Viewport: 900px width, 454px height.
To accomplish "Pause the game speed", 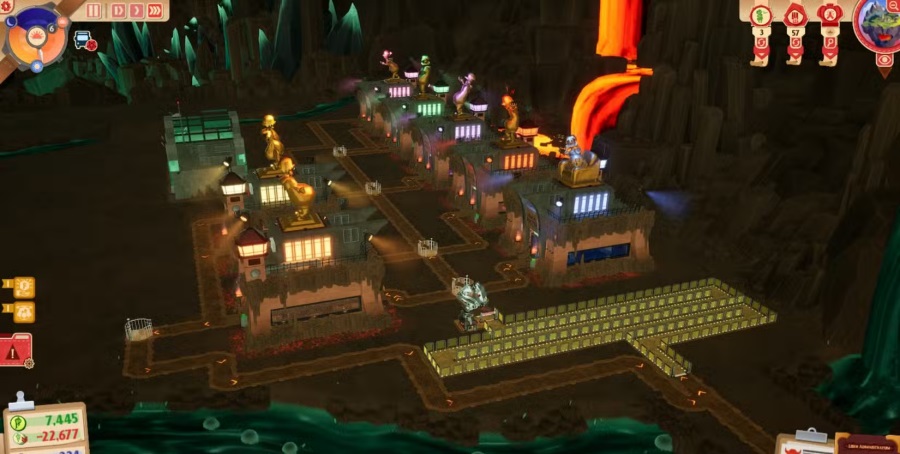I will click(94, 11).
